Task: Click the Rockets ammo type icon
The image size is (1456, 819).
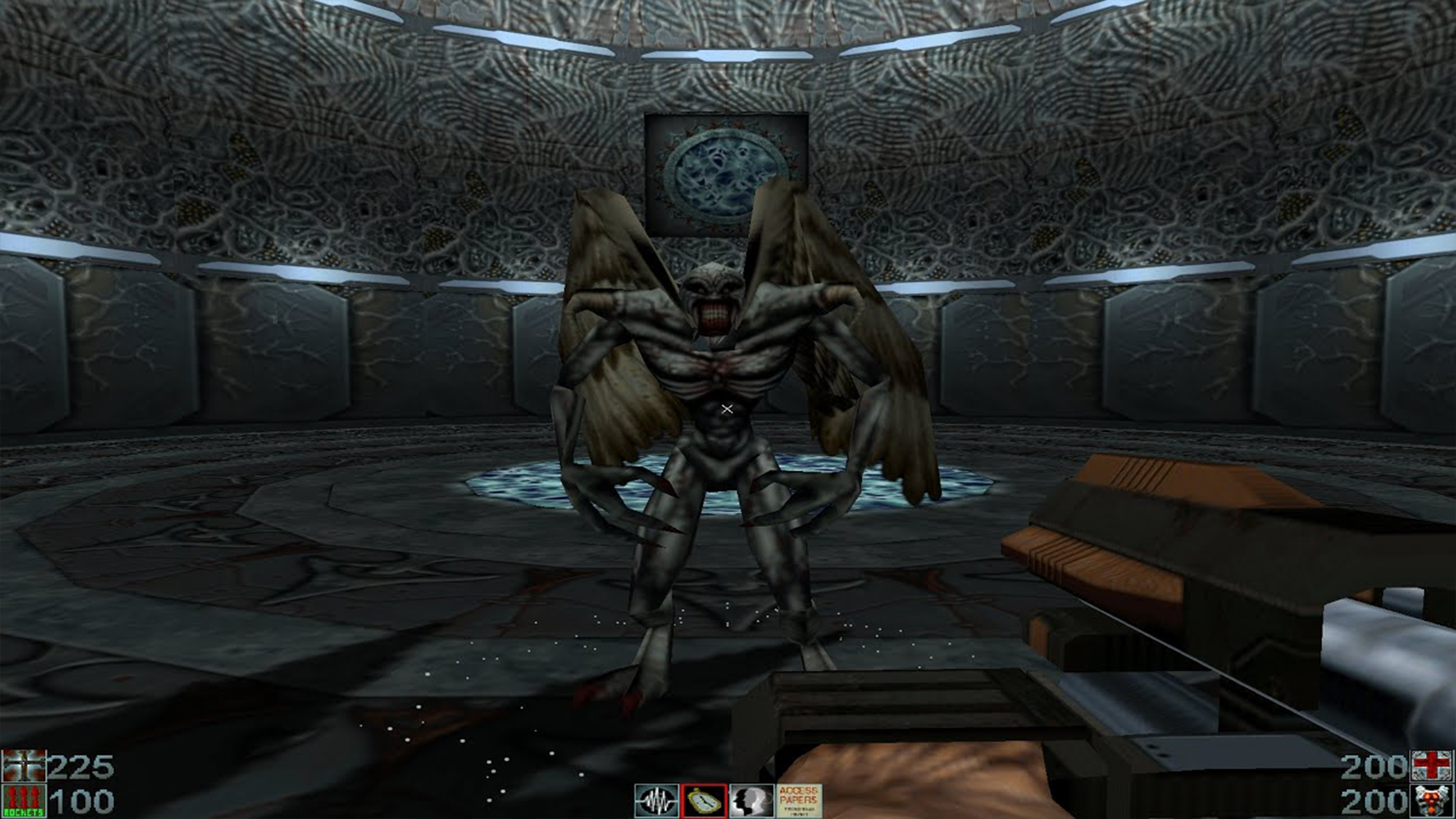Action: (x=24, y=801)
